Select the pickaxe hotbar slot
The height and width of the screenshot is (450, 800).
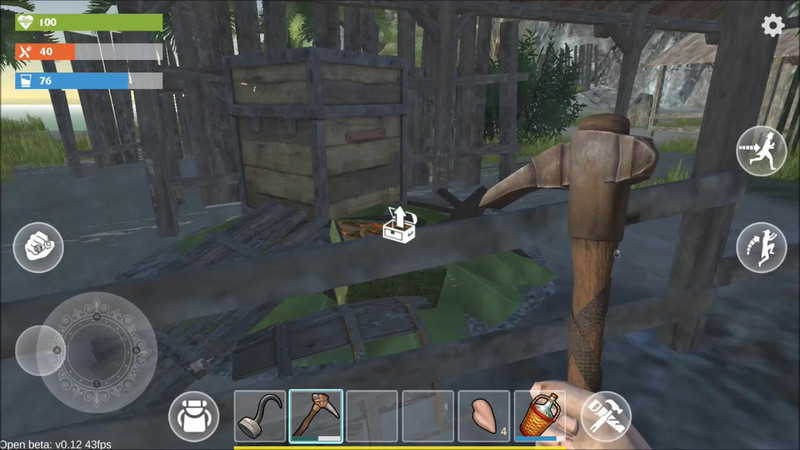(x=316, y=416)
